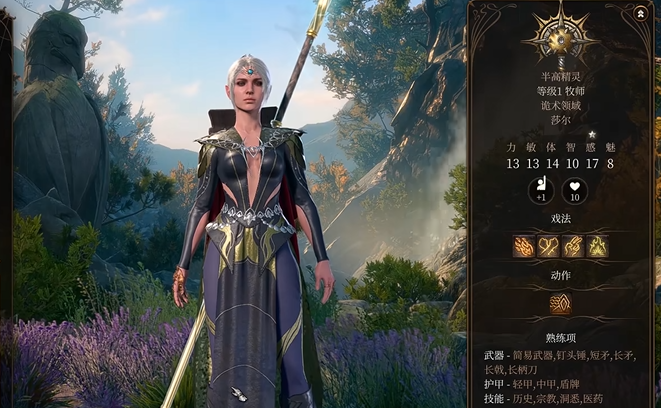This screenshot has height=408, width=661.
Task: Choose the cantrip icon showing crossed wings
Action: point(549,245)
